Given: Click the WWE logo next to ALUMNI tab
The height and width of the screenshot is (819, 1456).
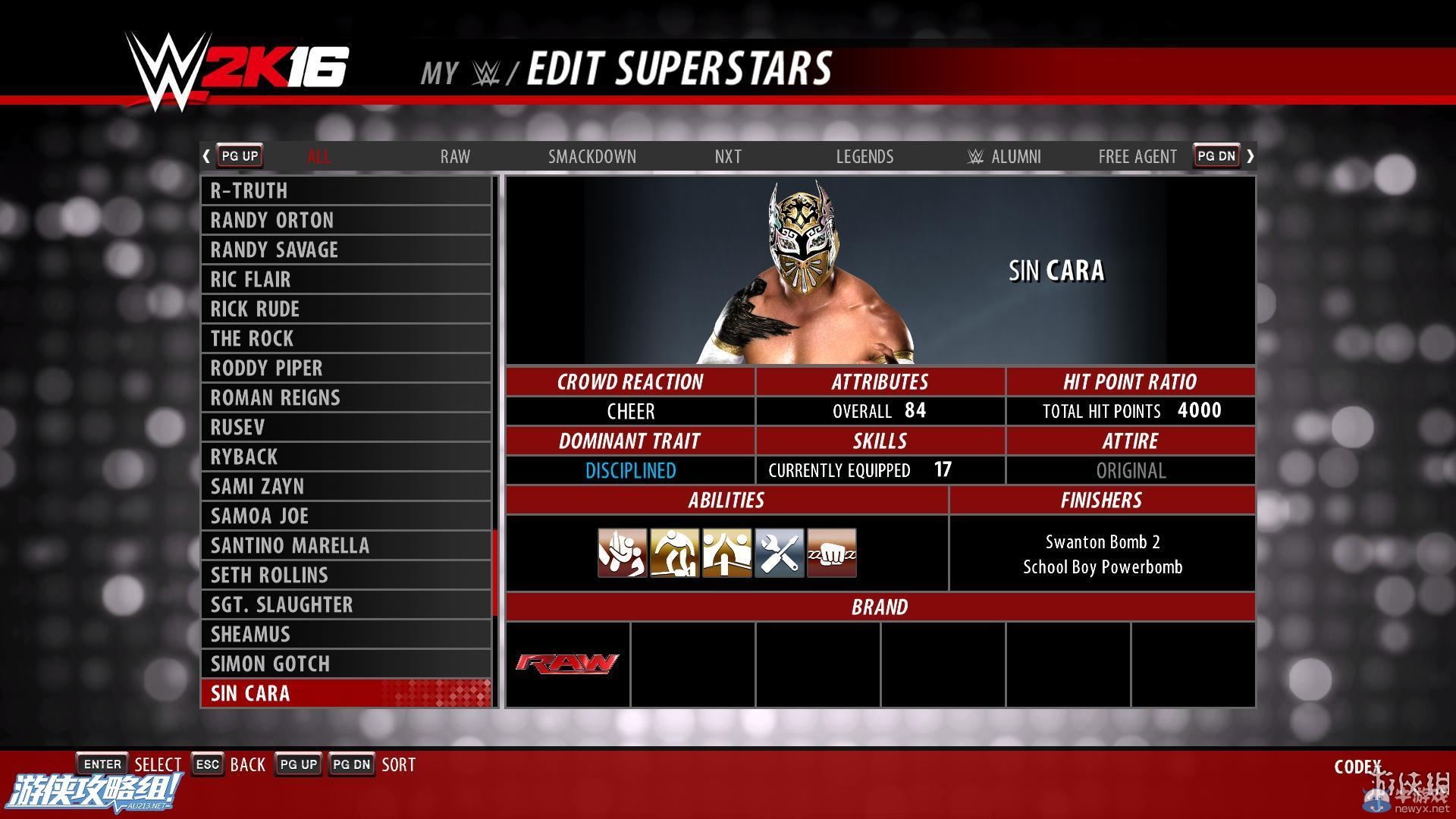Looking at the screenshot, I should (975, 156).
